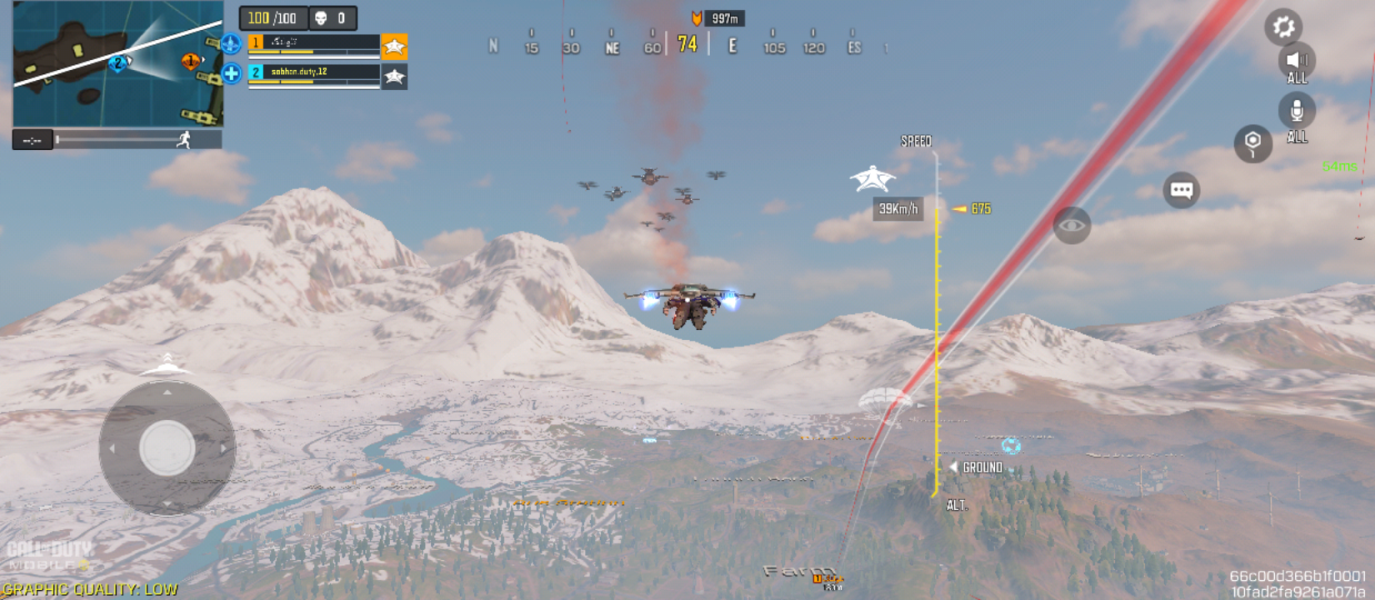Open the quick chat speech bubble

[x=1181, y=190]
